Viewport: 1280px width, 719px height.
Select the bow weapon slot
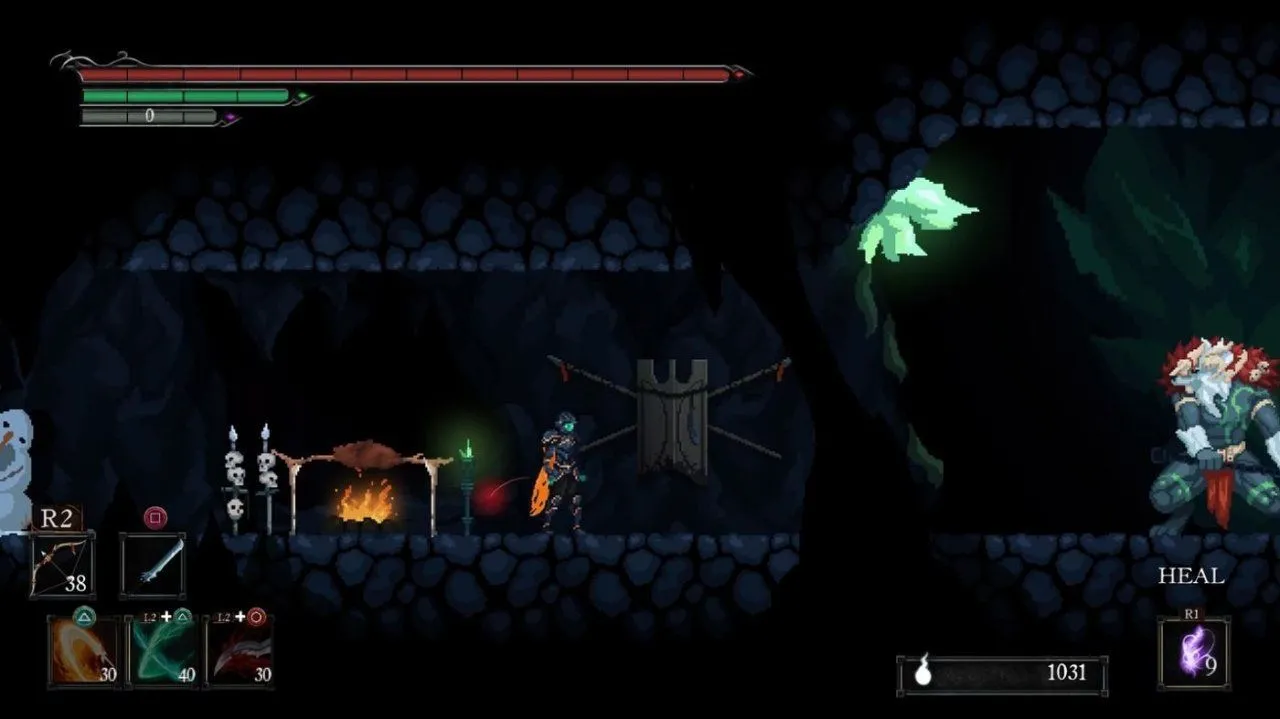pos(62,565)
